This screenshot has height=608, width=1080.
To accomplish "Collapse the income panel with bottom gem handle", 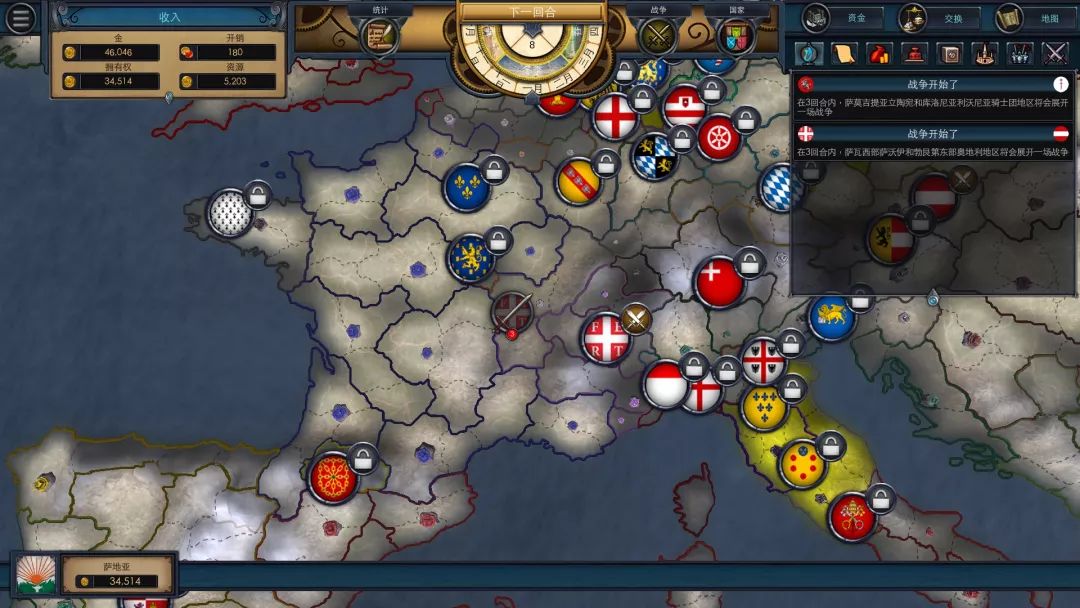I will (x=169, y=97).
